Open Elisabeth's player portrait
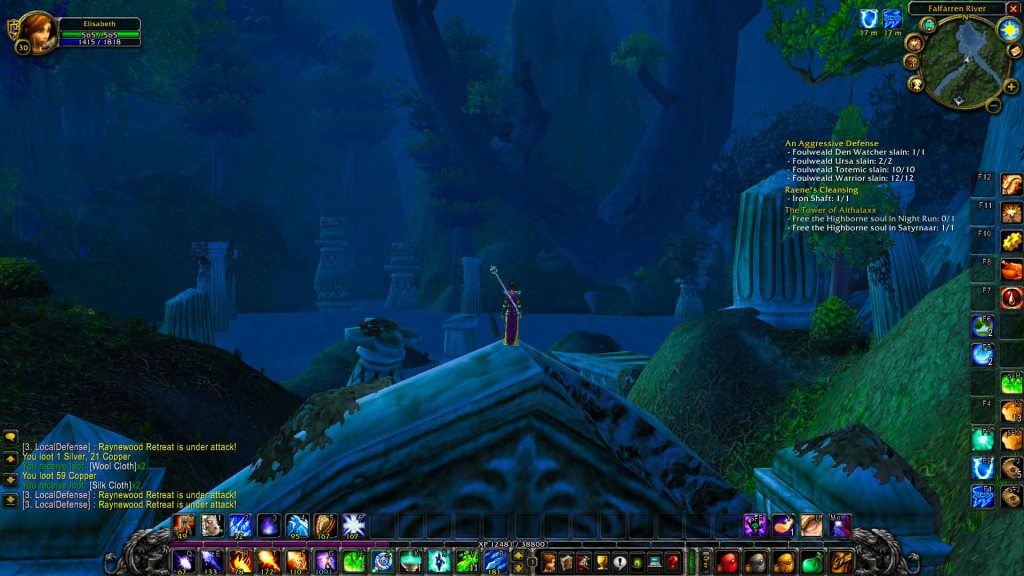 [37, 31]
